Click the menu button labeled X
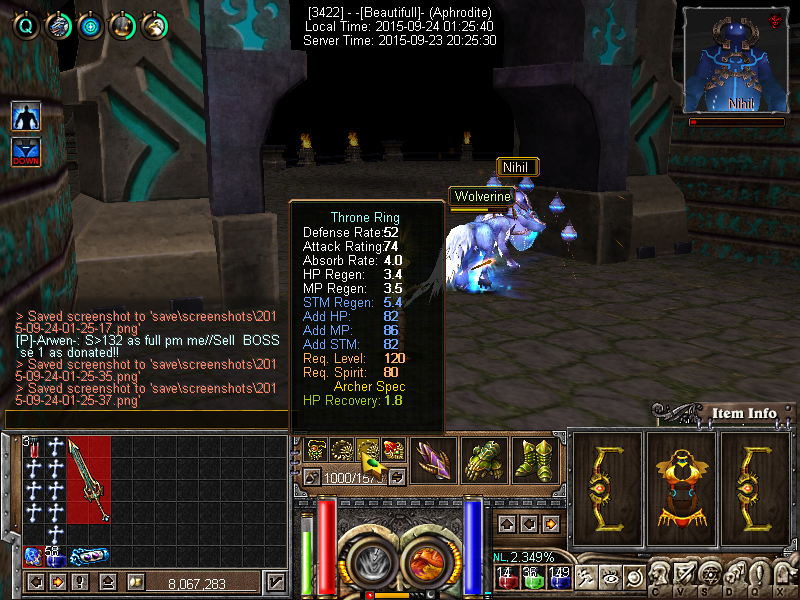The width and height of the screenshot is (800, 600). 782,575
